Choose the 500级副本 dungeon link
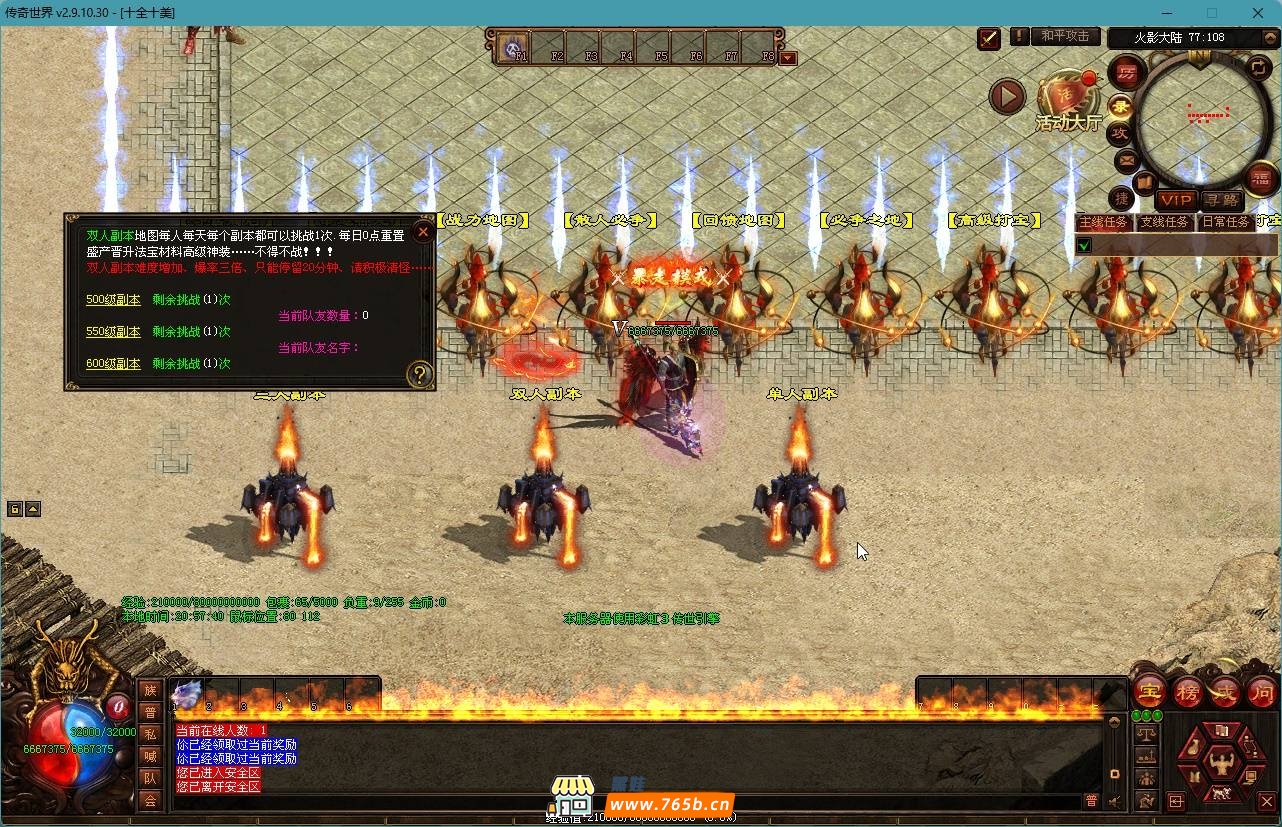This screenshot has width=1282, height=827. point(113,299)
